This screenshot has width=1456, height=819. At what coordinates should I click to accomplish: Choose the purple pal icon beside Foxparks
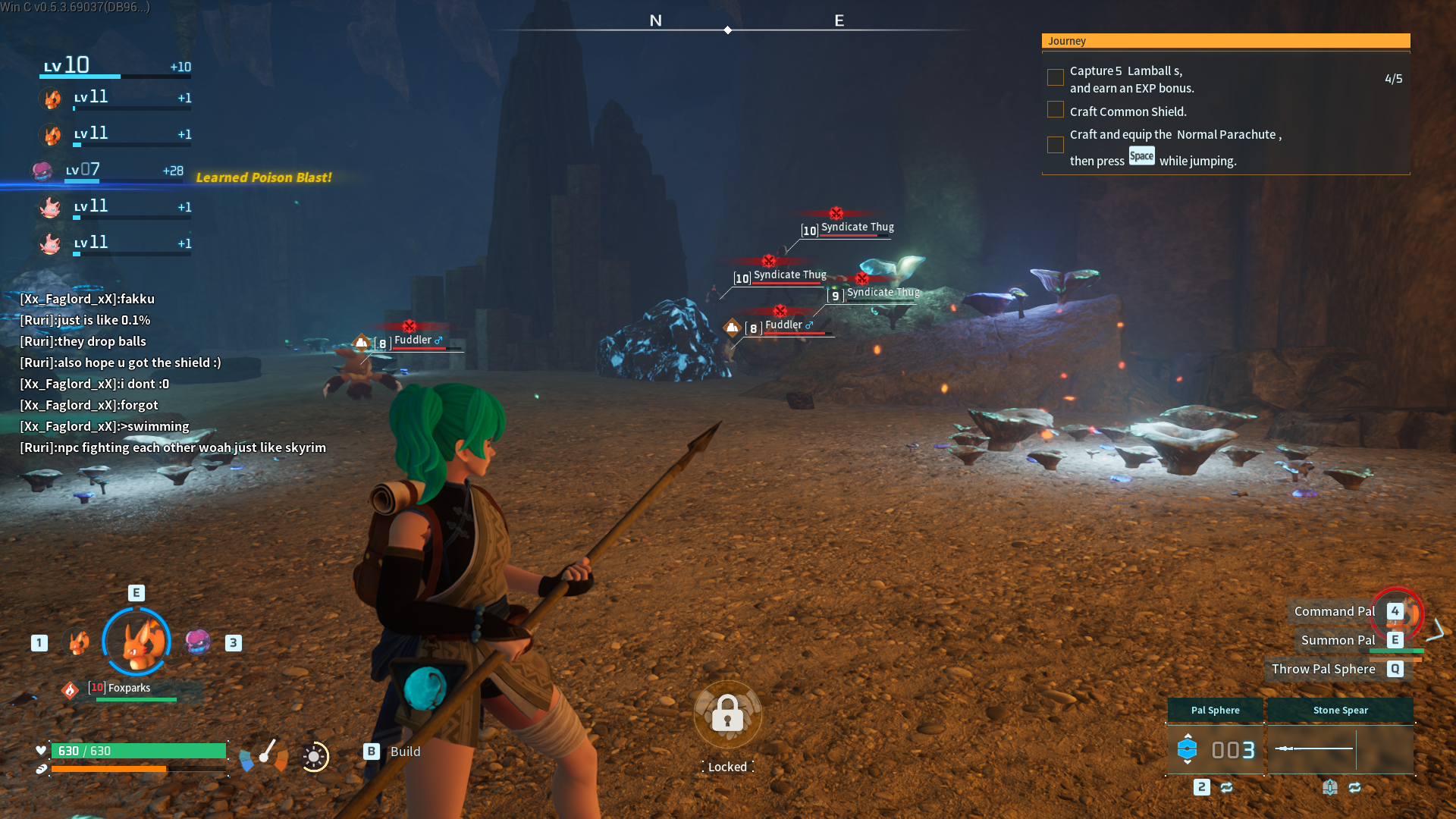click(x=198, y=642)
